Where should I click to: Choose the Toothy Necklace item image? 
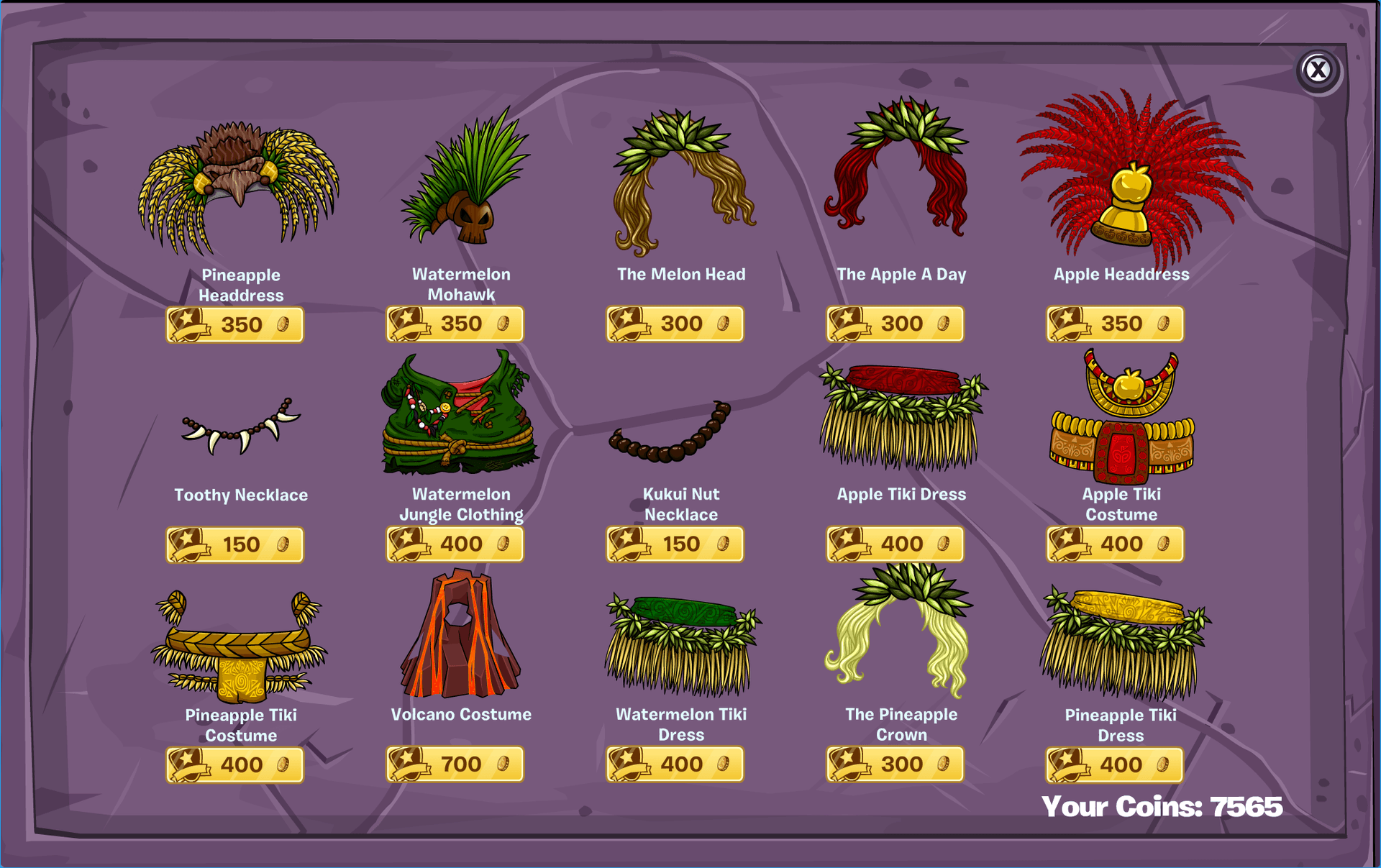pos(241,428)
